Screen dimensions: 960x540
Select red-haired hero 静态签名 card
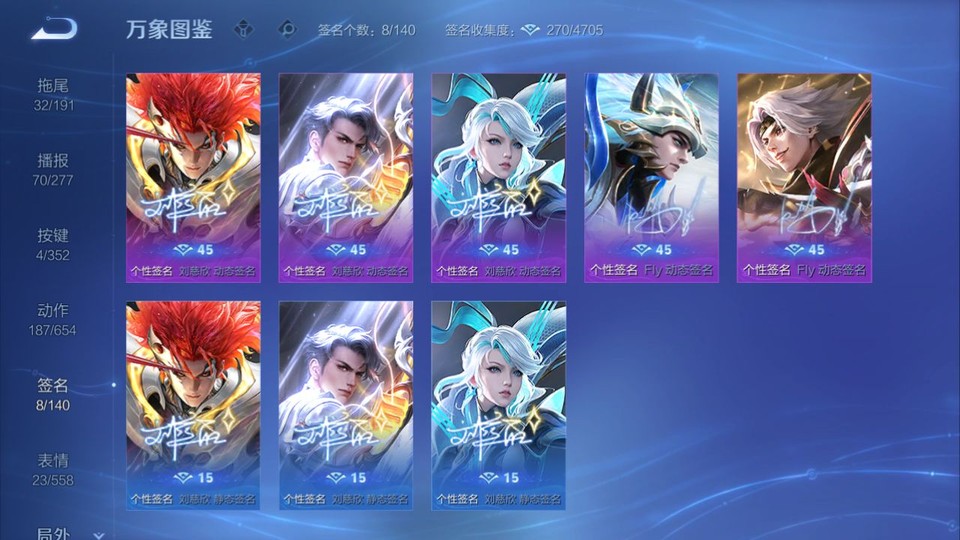coord(193,405)
